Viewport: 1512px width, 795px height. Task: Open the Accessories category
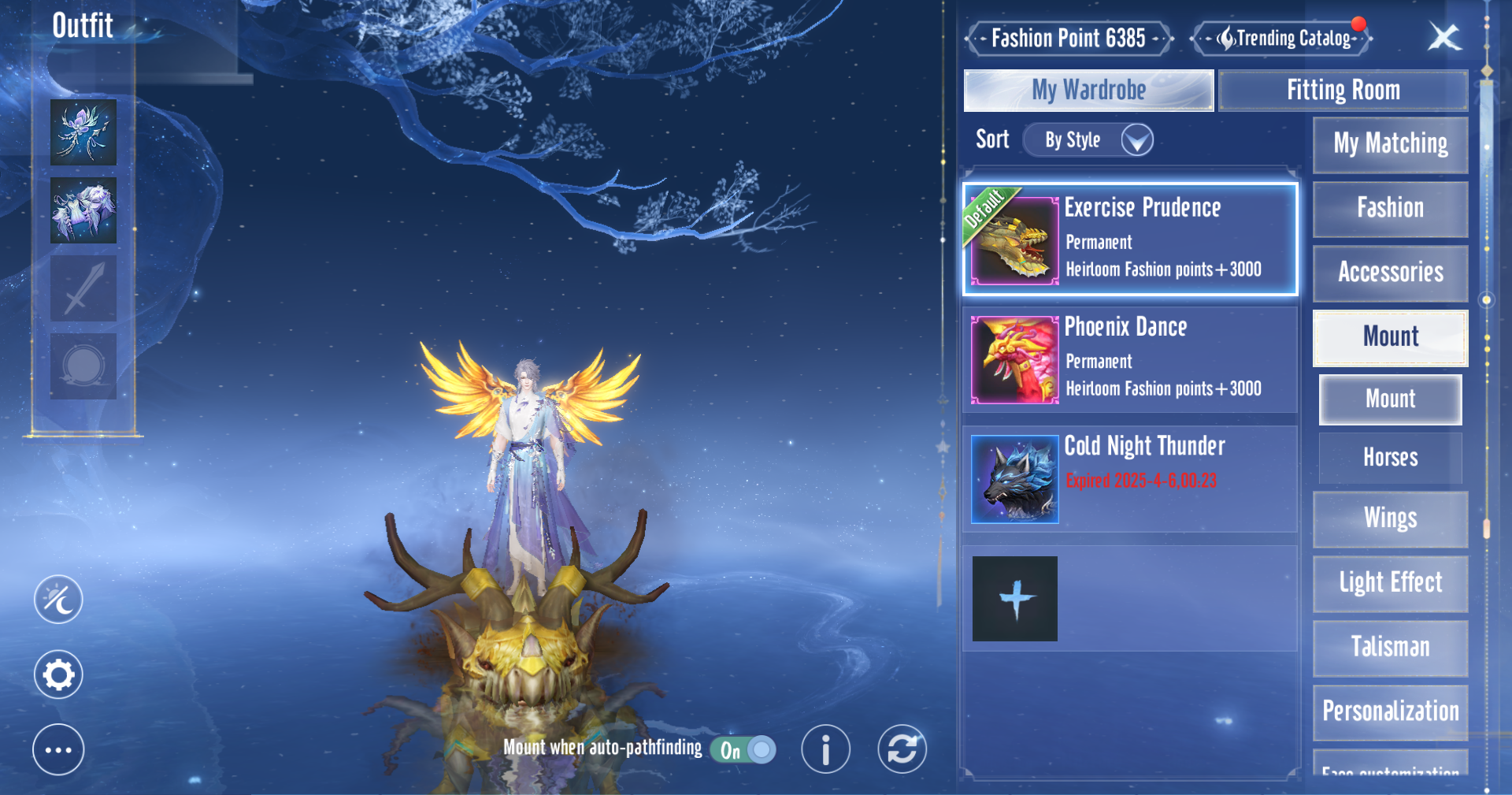click(1390, 273)
